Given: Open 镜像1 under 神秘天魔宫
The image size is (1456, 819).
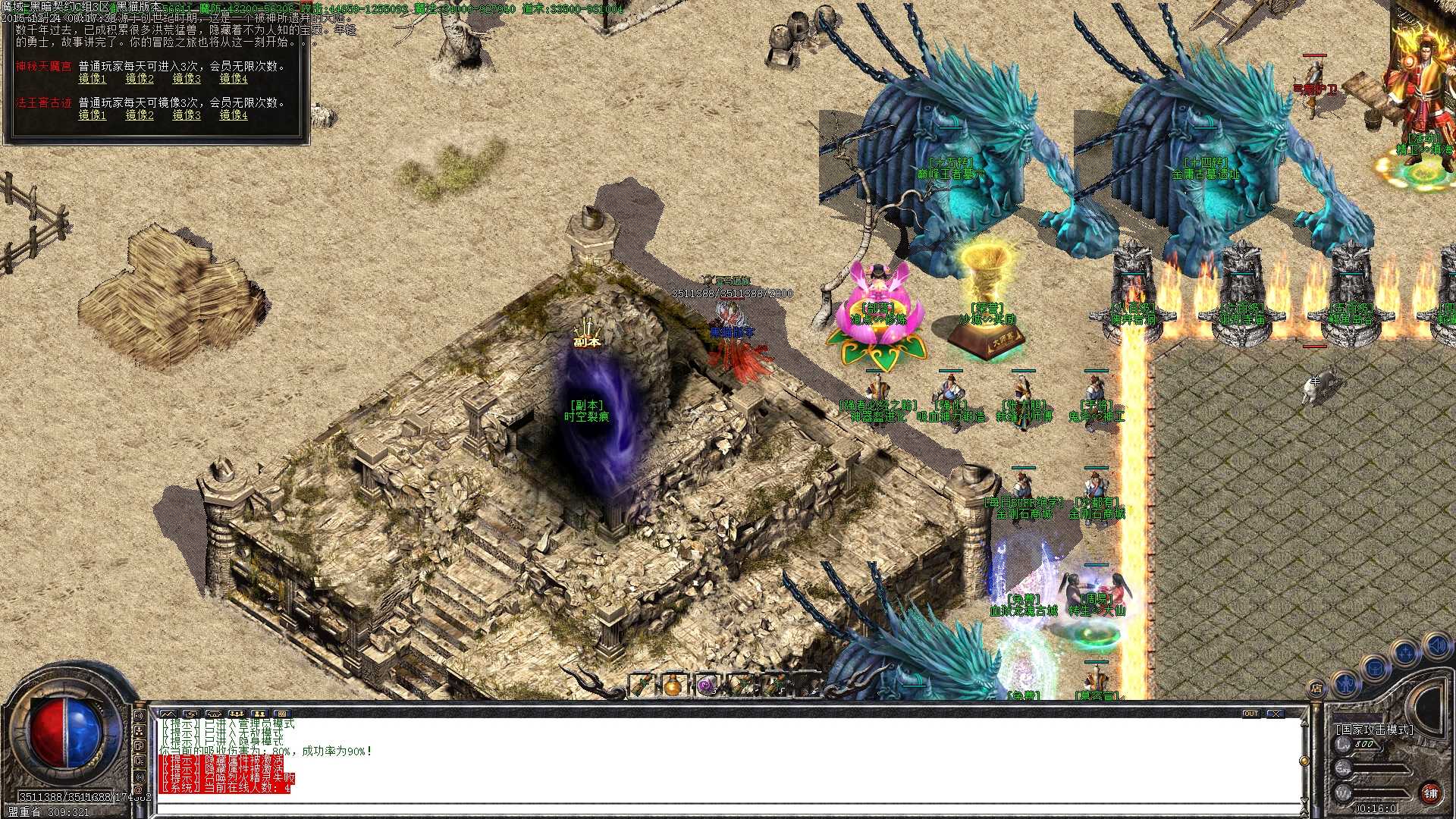Looking at the screenshot, I should coord(93,78).
